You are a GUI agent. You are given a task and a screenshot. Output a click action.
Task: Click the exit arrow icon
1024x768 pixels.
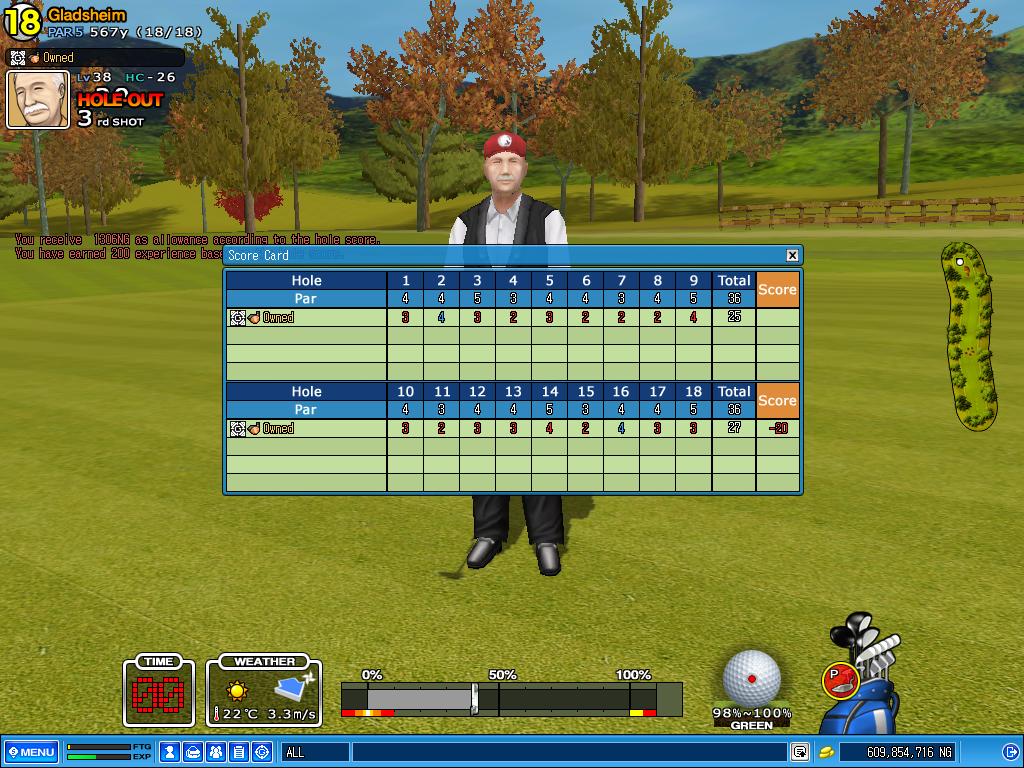click(1009, 752)
